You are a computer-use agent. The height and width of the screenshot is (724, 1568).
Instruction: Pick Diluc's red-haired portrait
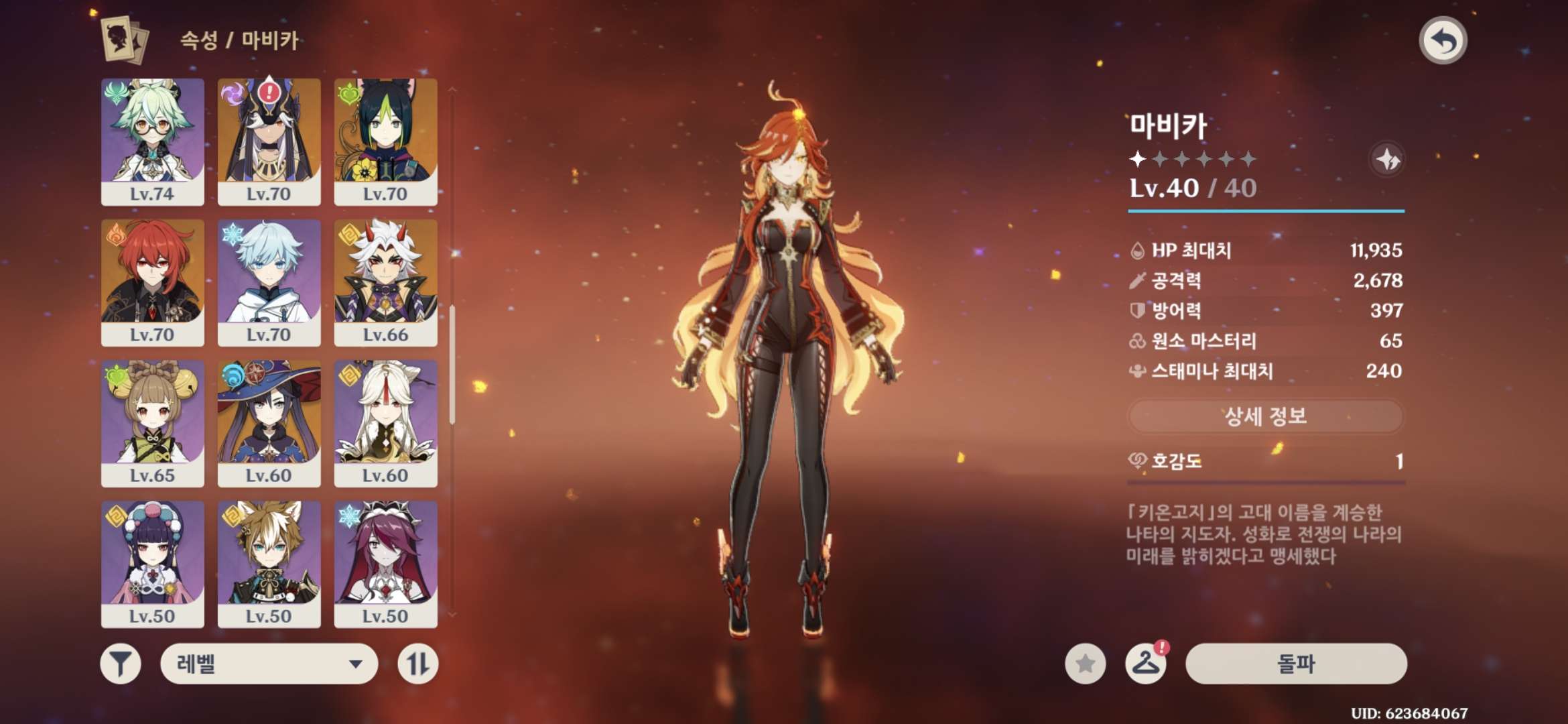153,282
